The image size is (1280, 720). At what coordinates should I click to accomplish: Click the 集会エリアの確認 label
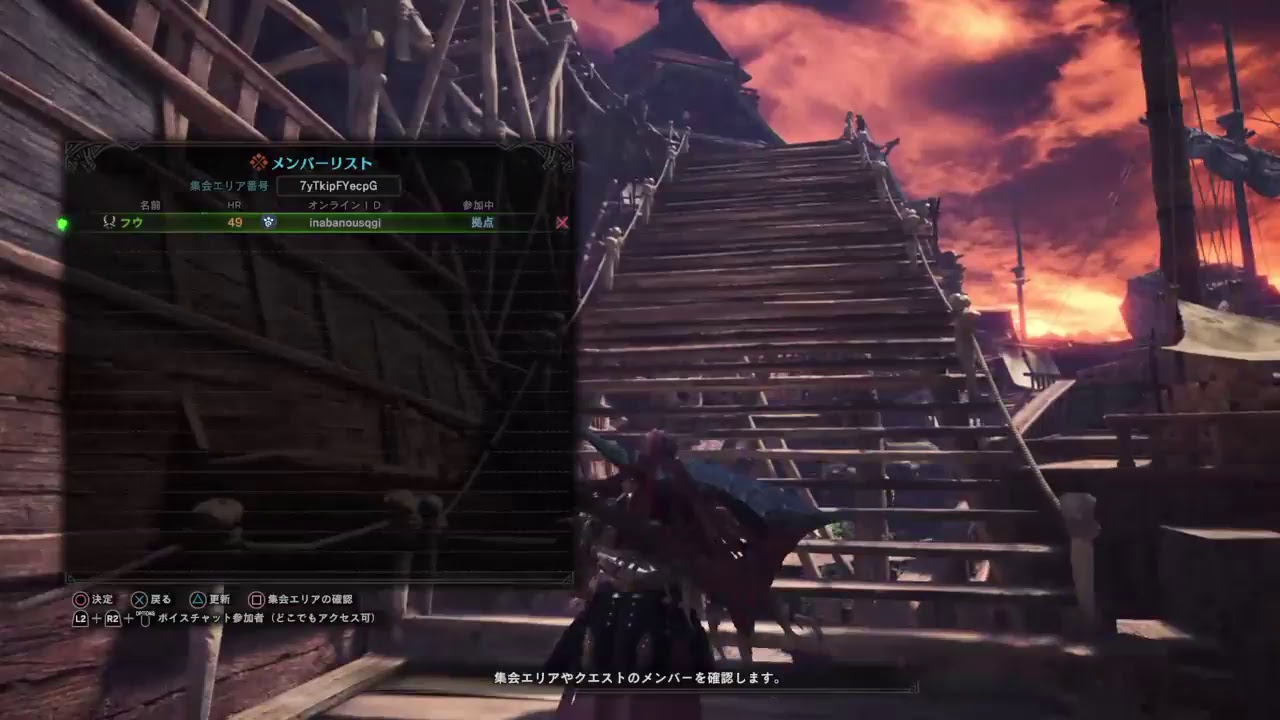coord(310,599)
